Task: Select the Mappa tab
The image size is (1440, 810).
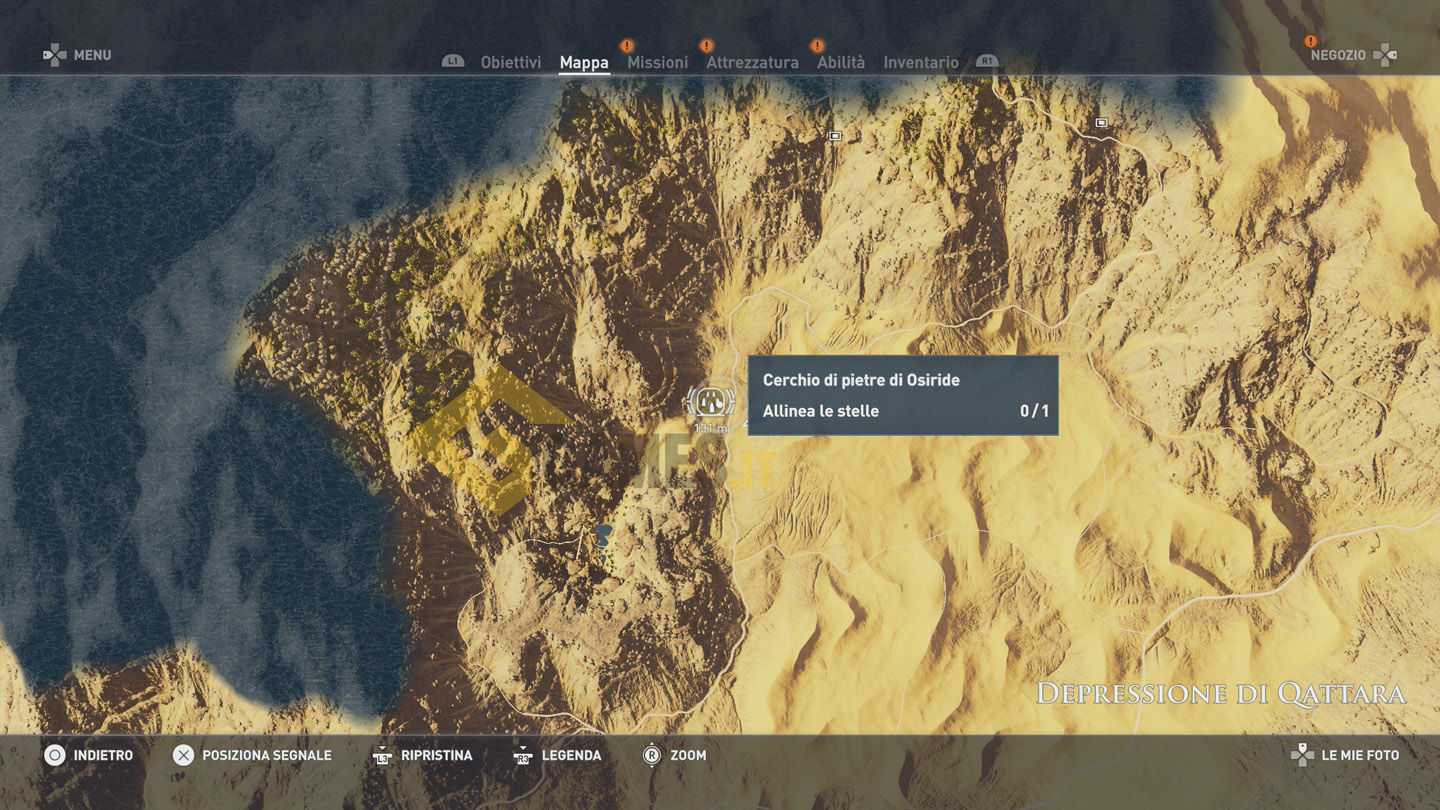Action: [x=584, y=62]
